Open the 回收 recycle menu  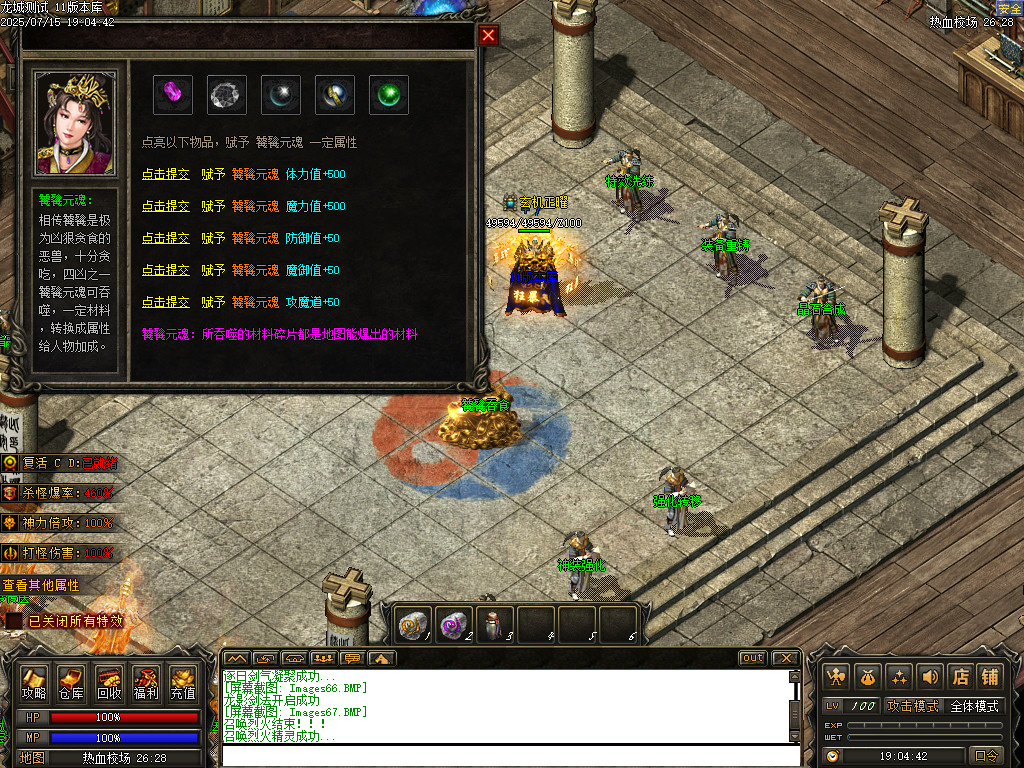(x=109, y=683)
